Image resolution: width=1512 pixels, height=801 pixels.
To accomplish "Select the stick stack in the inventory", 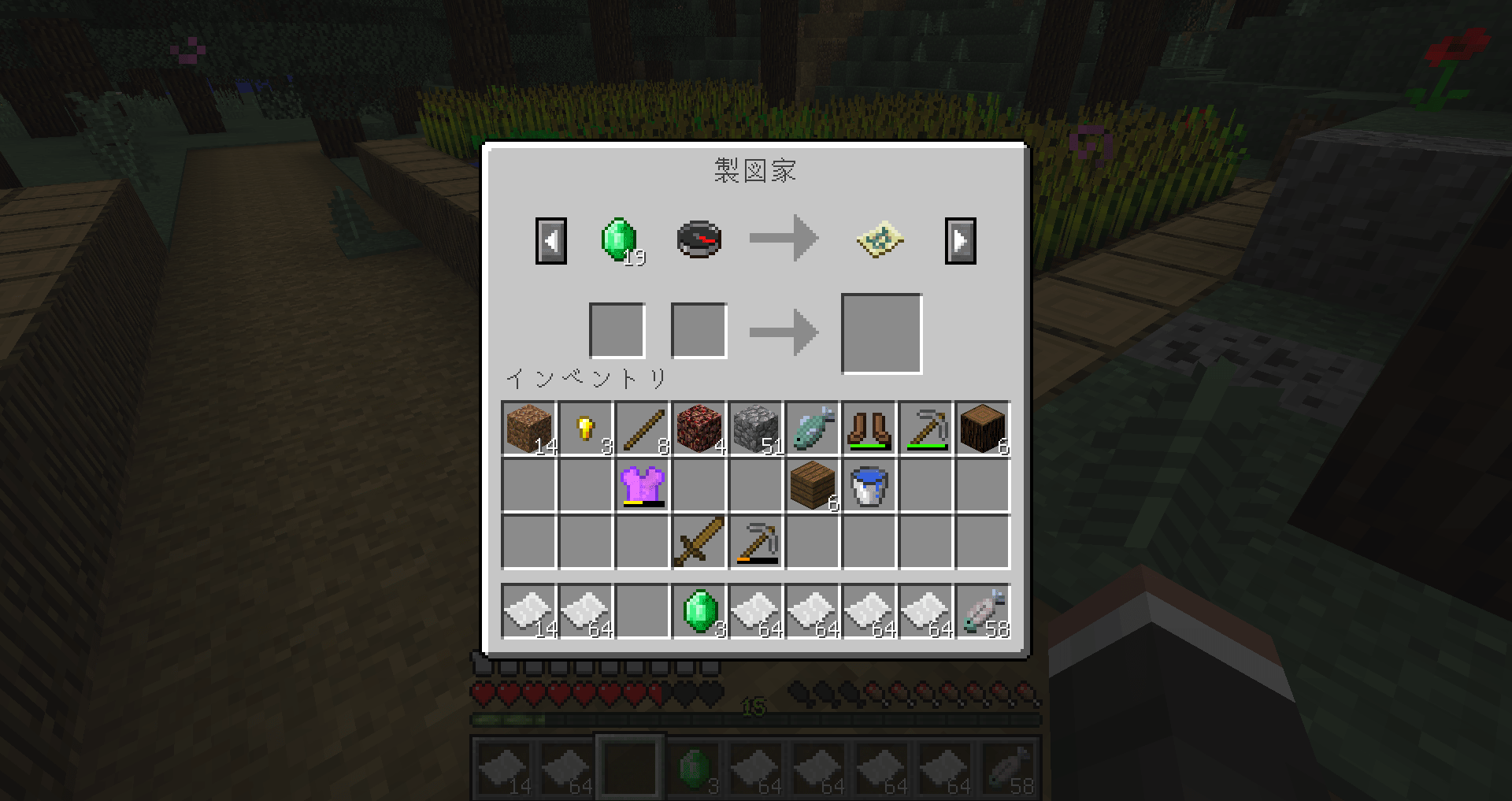I will click(642, 429).
